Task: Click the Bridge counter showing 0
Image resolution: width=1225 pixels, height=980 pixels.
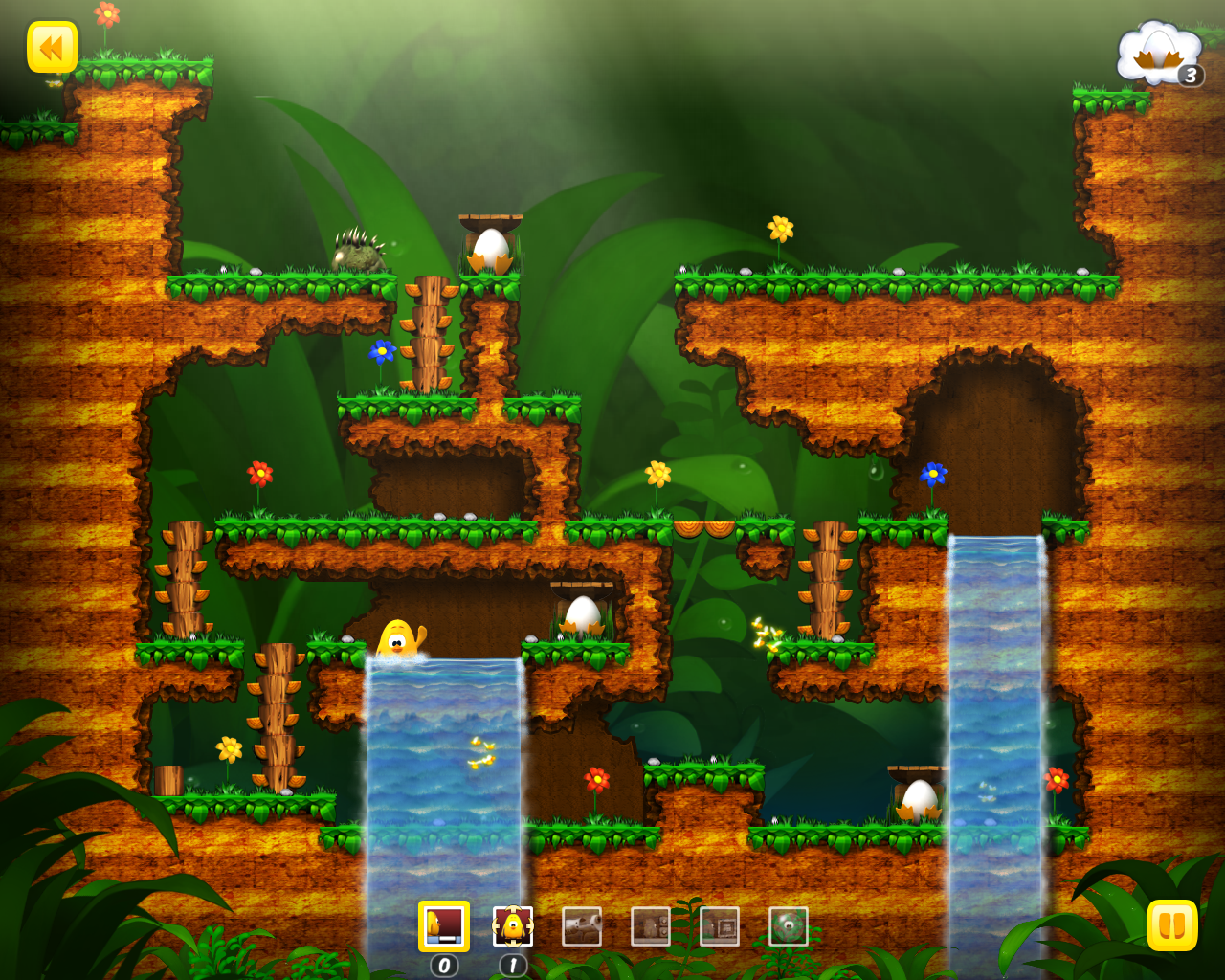Action: pyautogui.click(x=445, y=967)
